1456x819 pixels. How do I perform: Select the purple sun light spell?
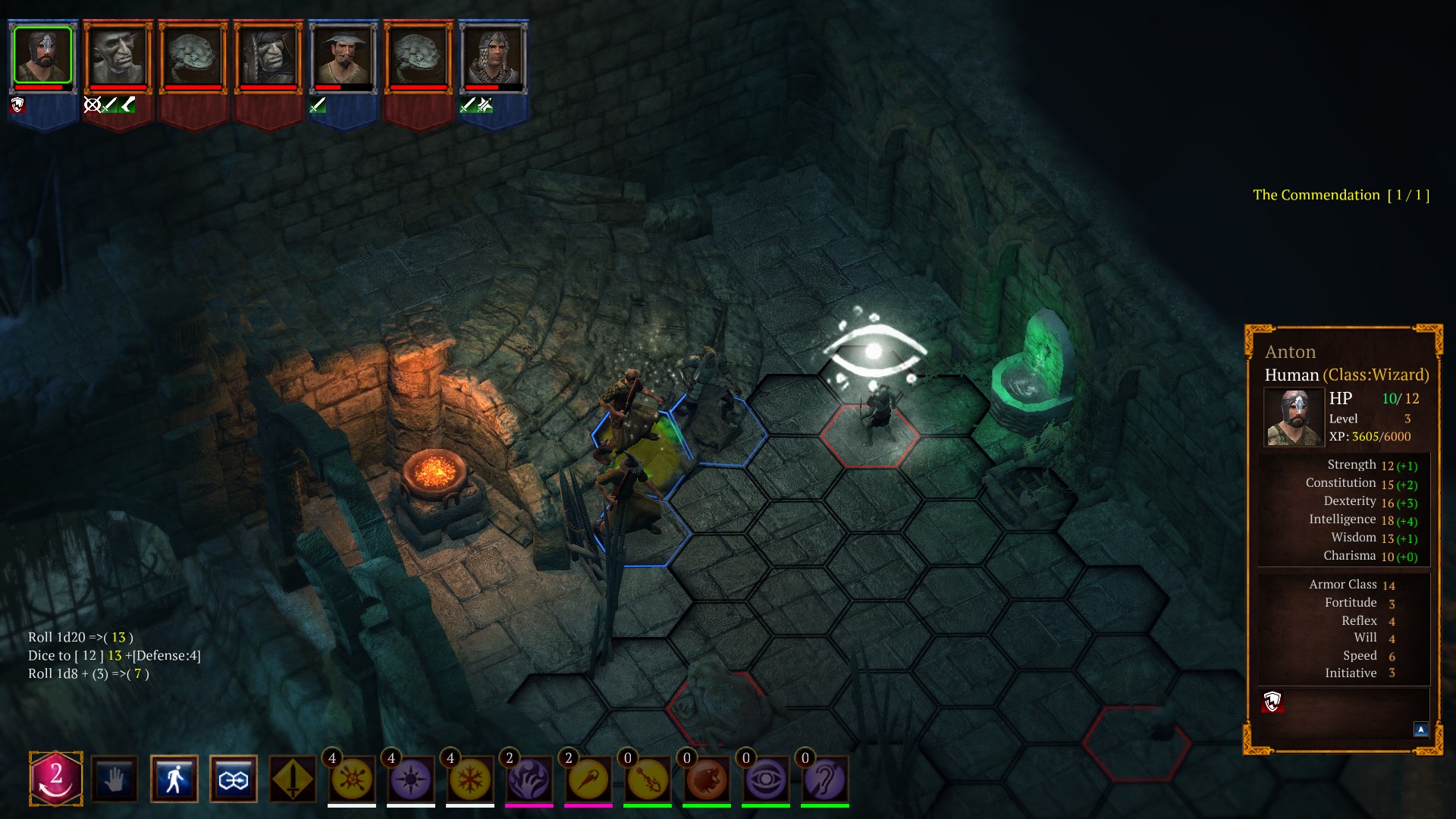pyautogui.click(x=410, y=780)
